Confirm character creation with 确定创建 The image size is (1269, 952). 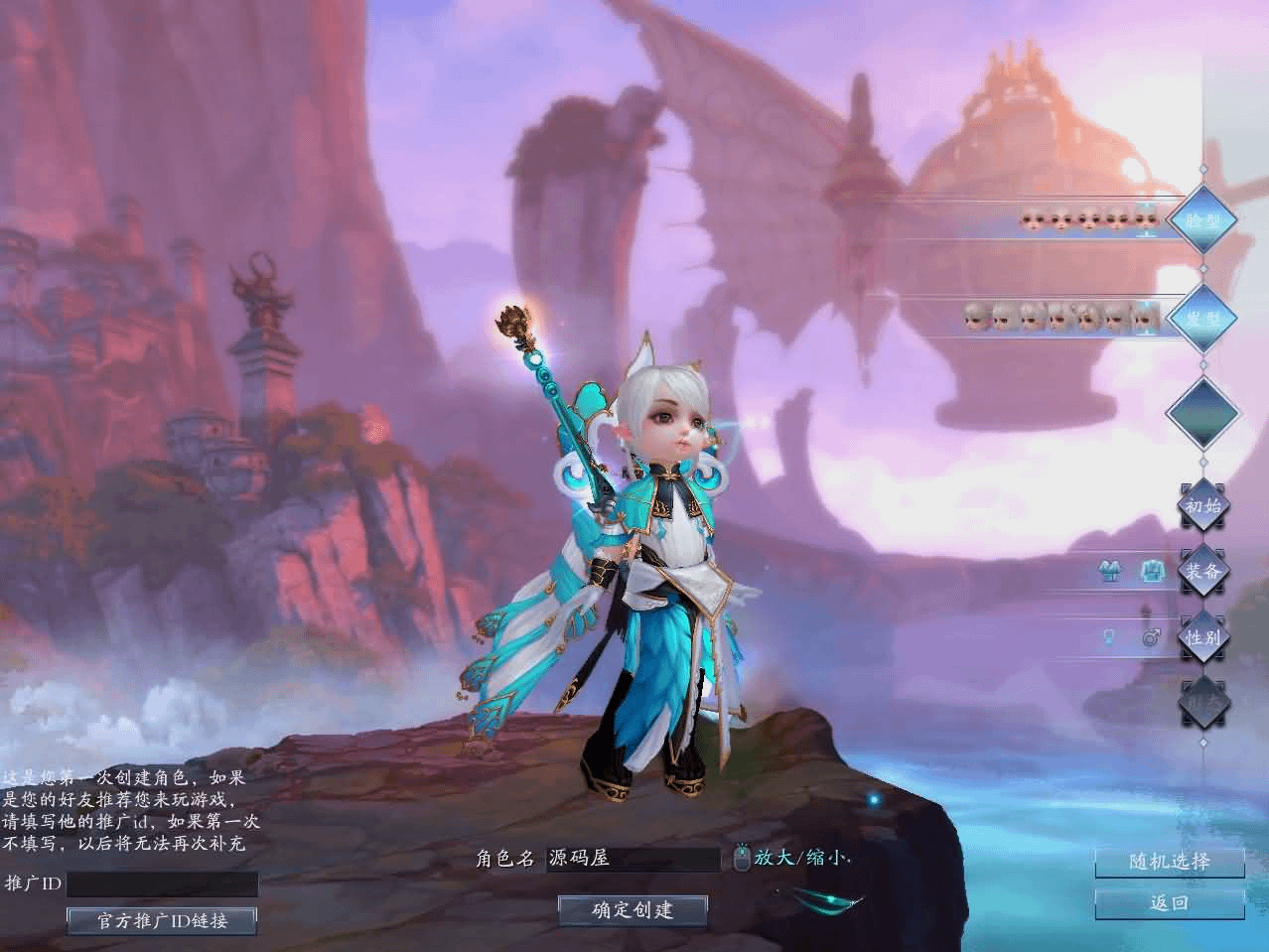tap(633, 909)
